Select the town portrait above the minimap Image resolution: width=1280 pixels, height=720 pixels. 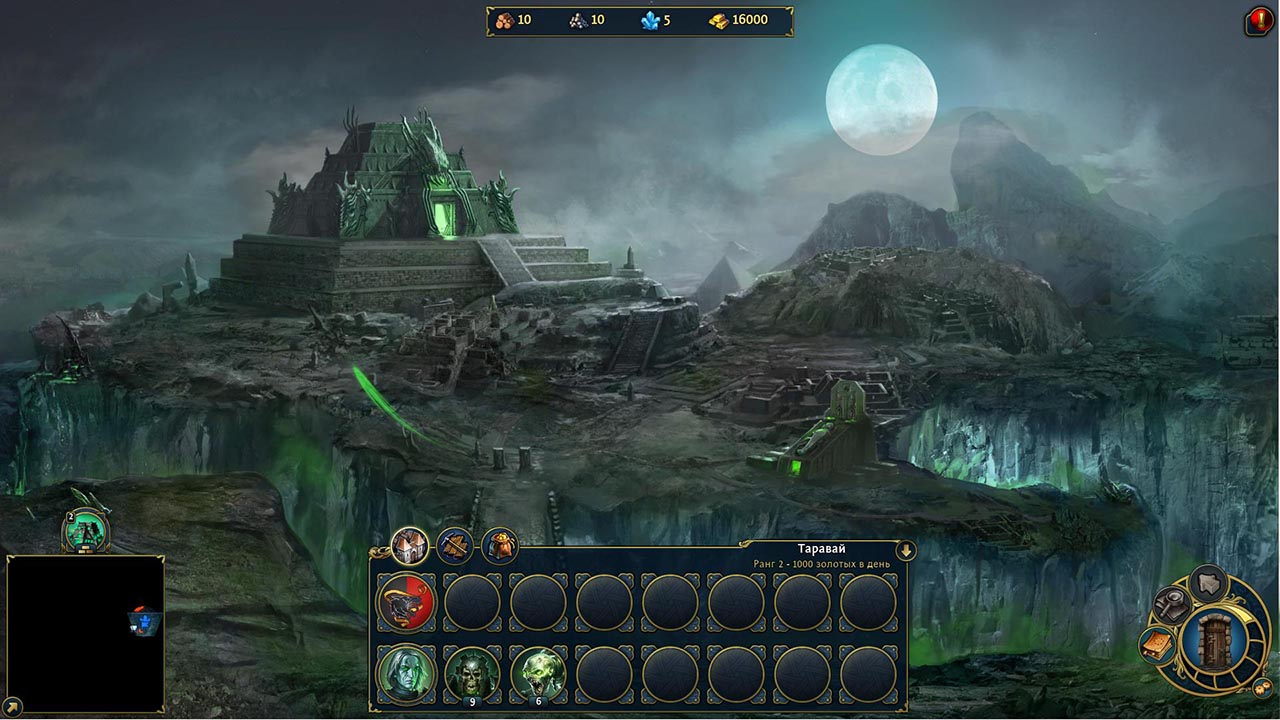click(x=85, y=530)
